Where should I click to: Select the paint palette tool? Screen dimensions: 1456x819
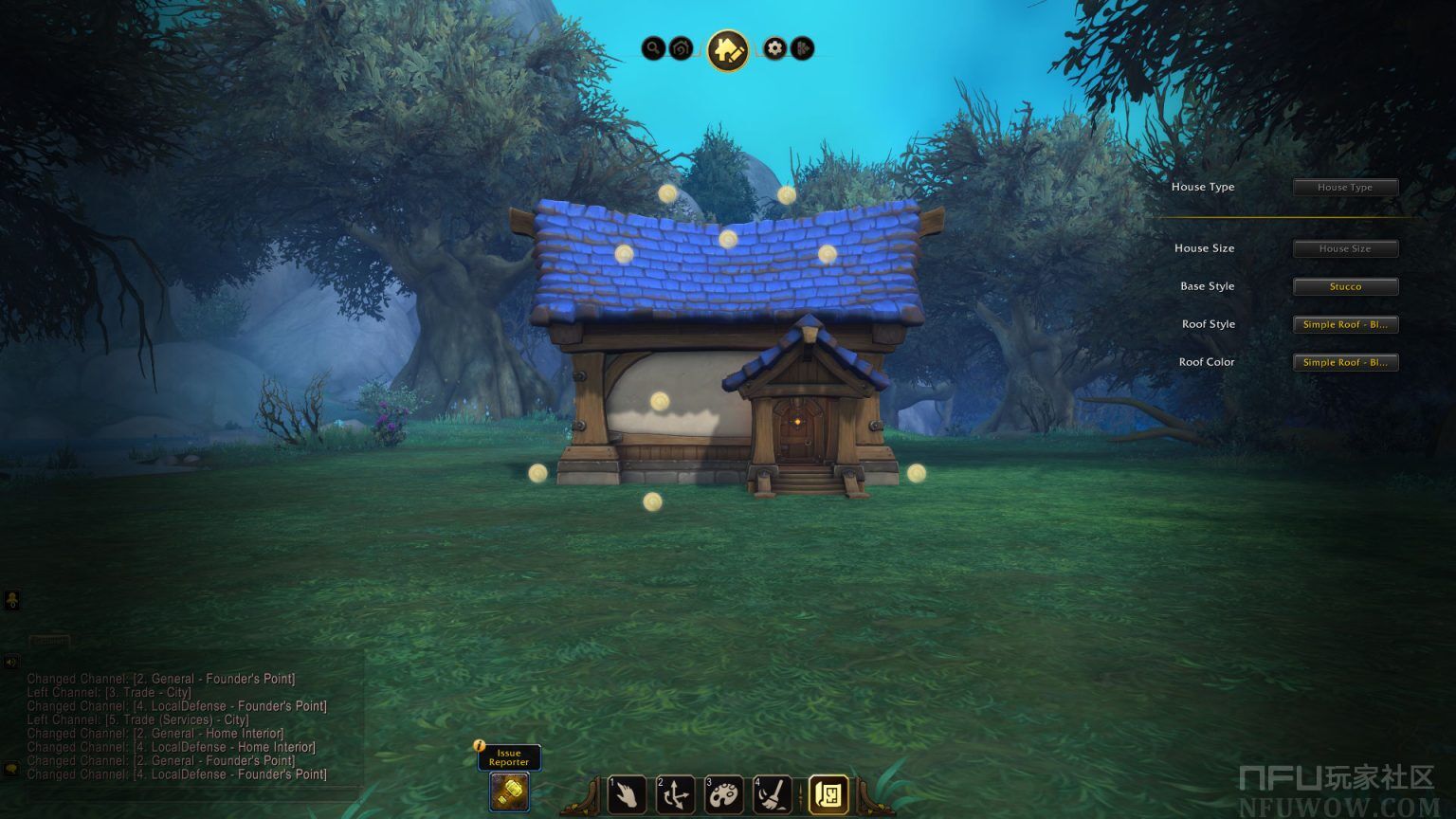(x=723, y=794)
